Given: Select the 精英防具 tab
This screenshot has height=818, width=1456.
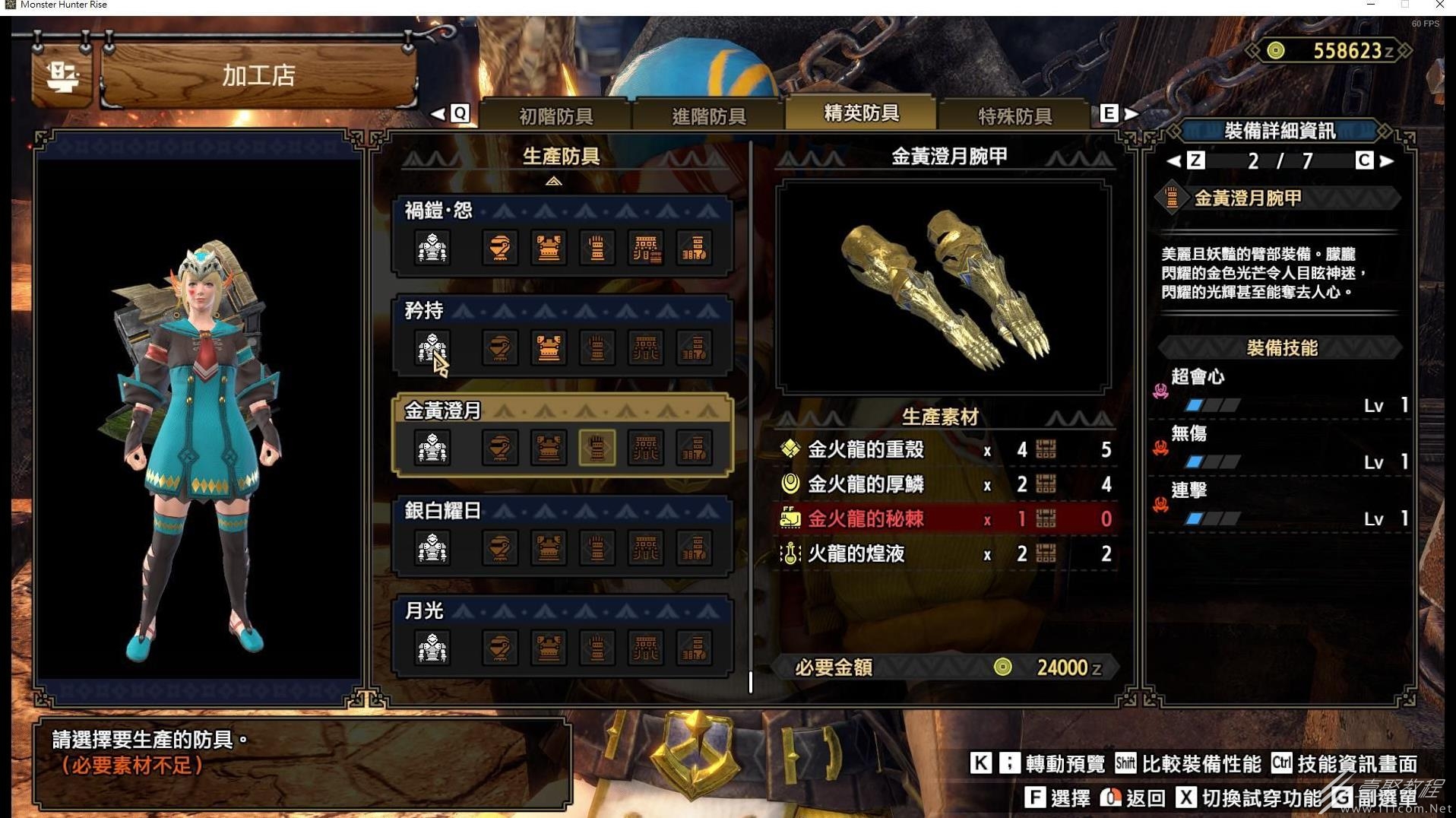Looking at the screenshot, I should (x=861, y=113).
